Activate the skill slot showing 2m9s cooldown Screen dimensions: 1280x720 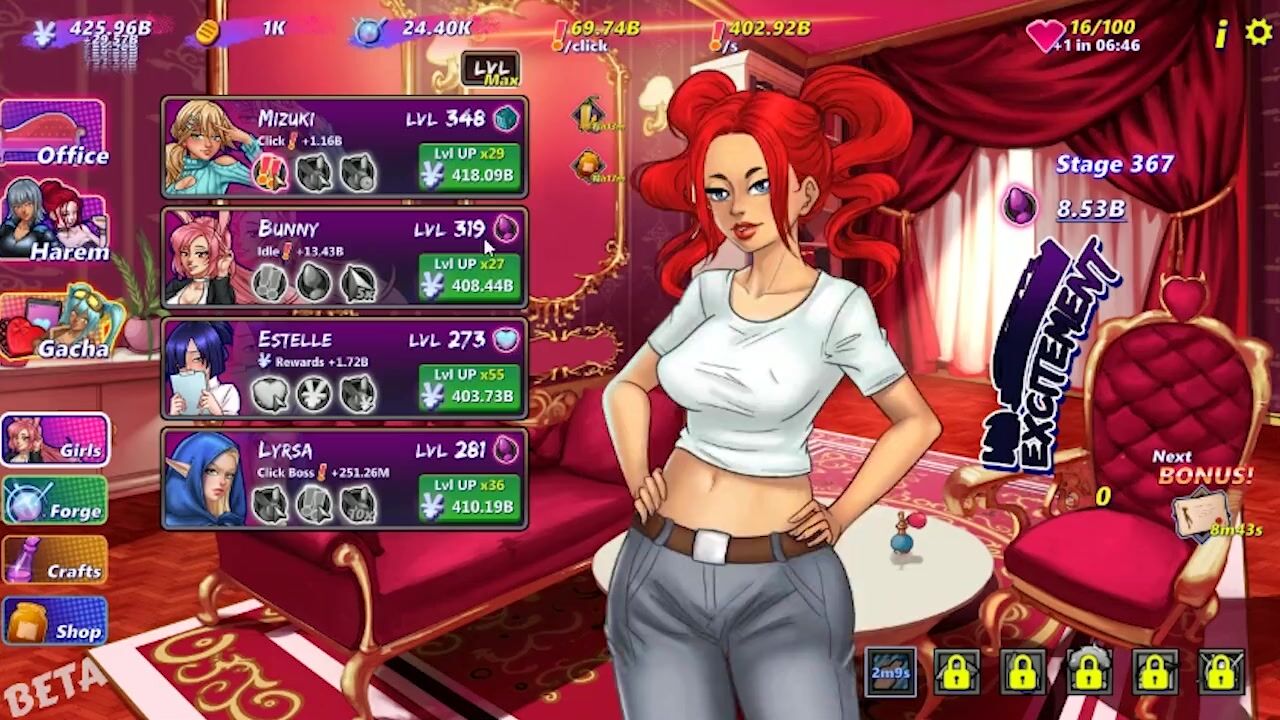pyautogui.click(x=890, y=672)
